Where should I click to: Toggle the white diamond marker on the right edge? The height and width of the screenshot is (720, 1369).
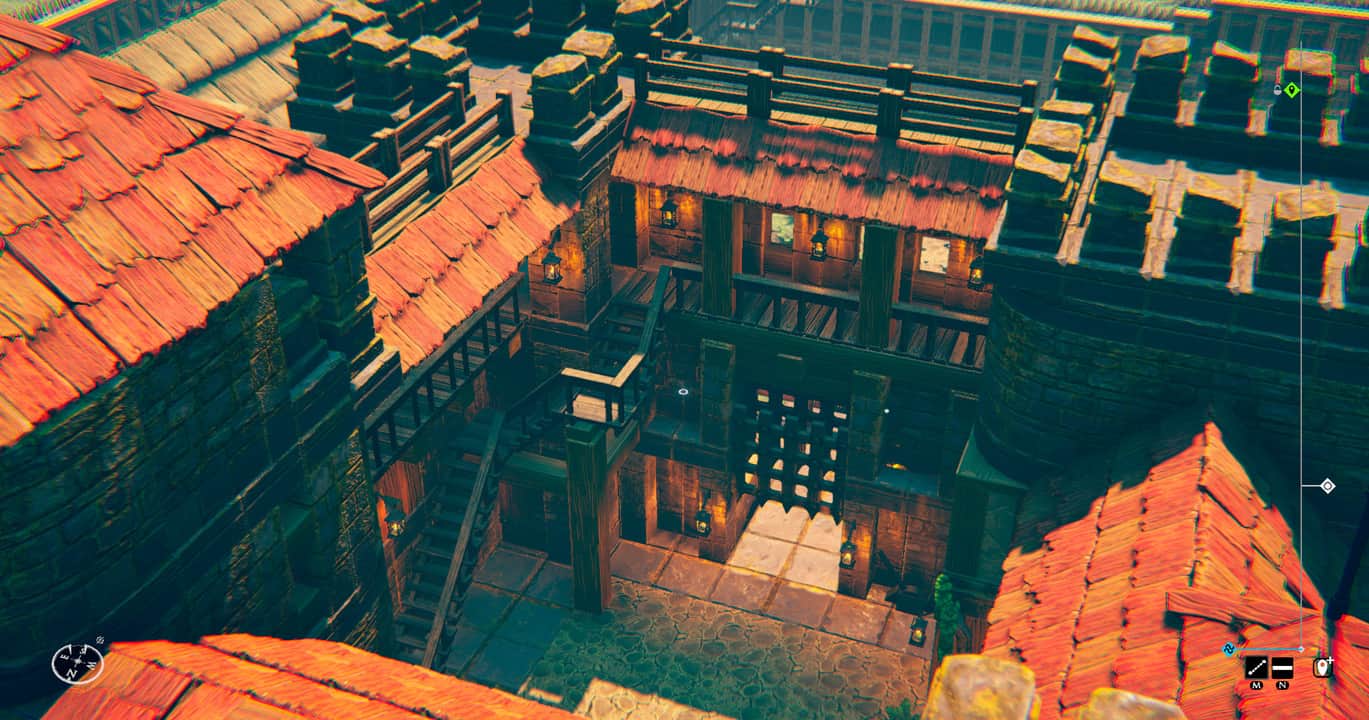pos(1328,485)
